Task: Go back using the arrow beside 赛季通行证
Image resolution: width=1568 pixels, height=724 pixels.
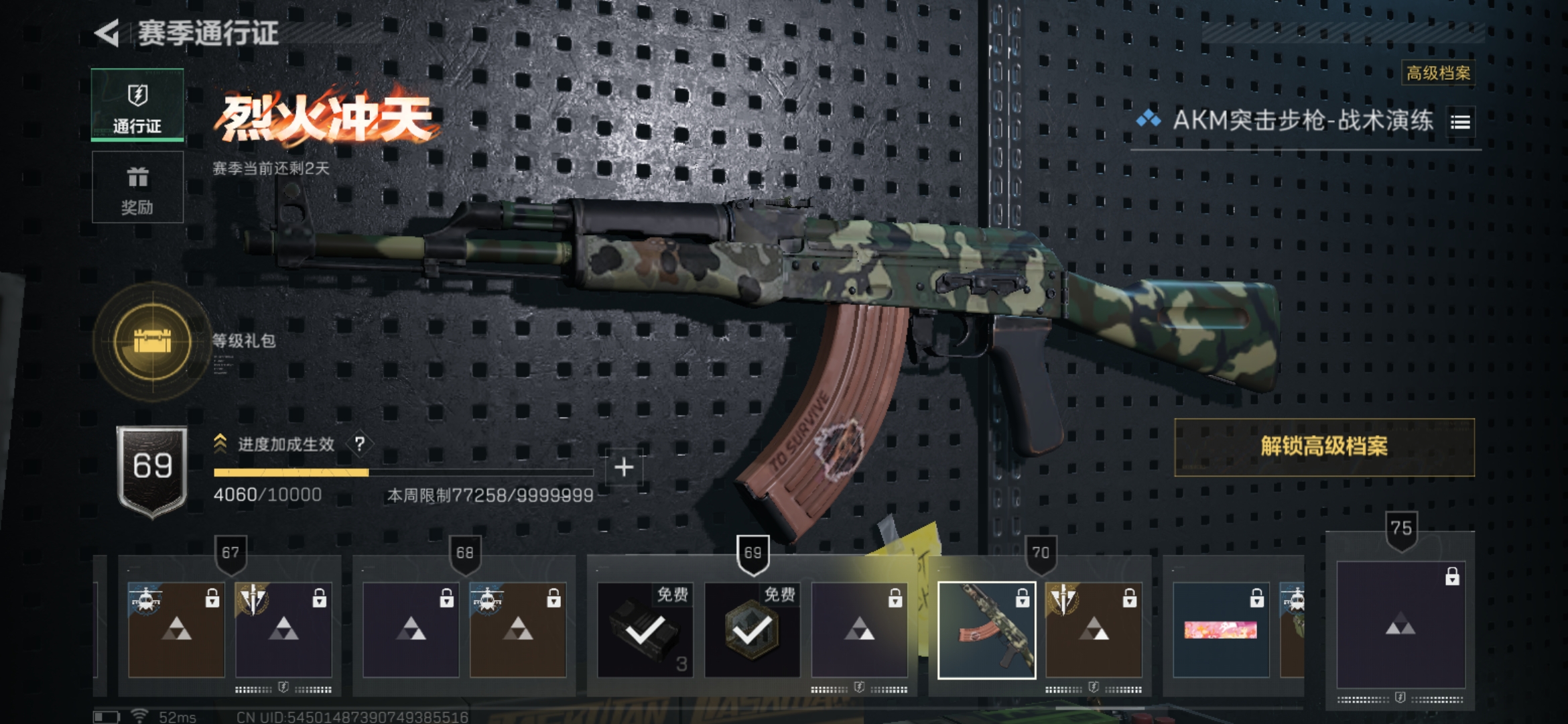Action: (107, 33)
